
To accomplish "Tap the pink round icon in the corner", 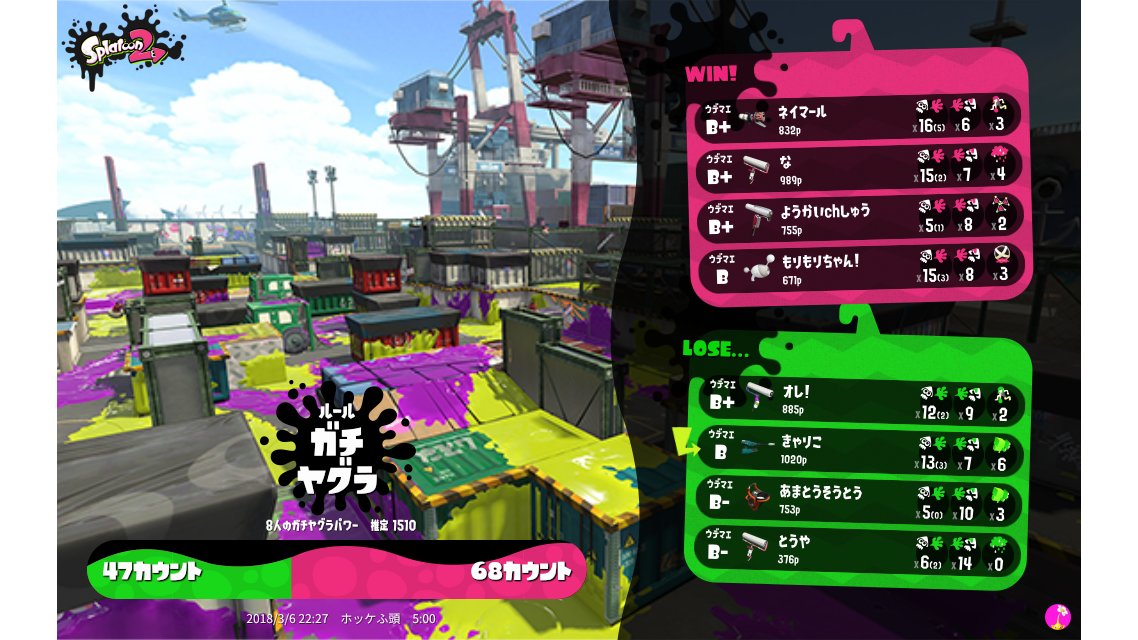I will 1057,616.
